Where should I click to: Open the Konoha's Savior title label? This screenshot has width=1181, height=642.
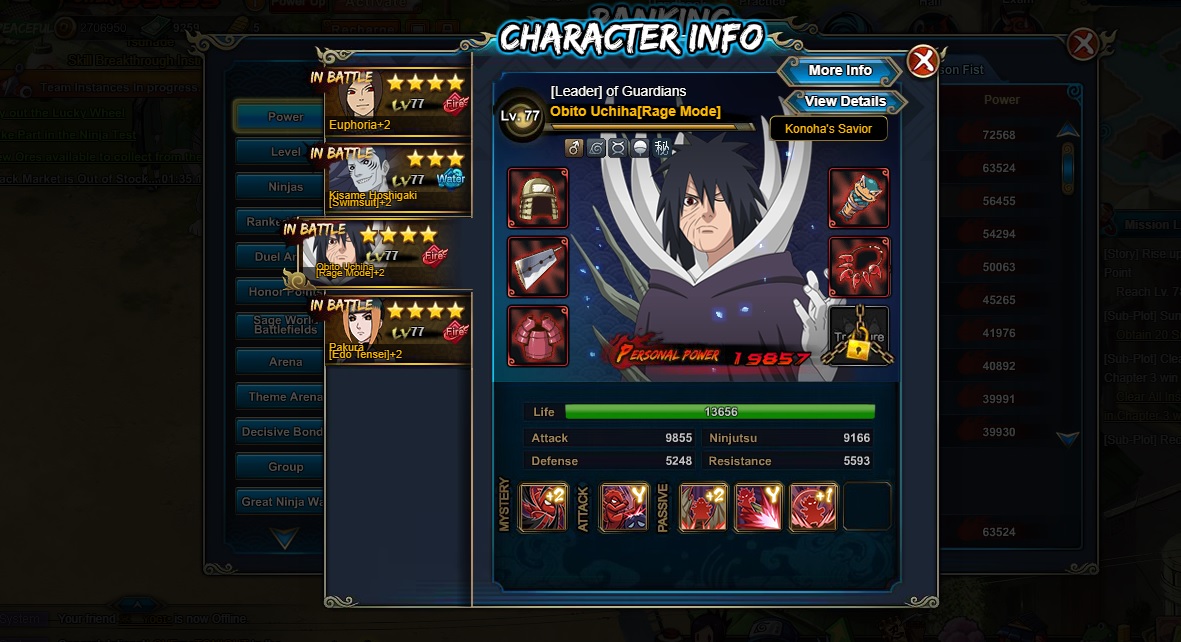tap(828, 129)
